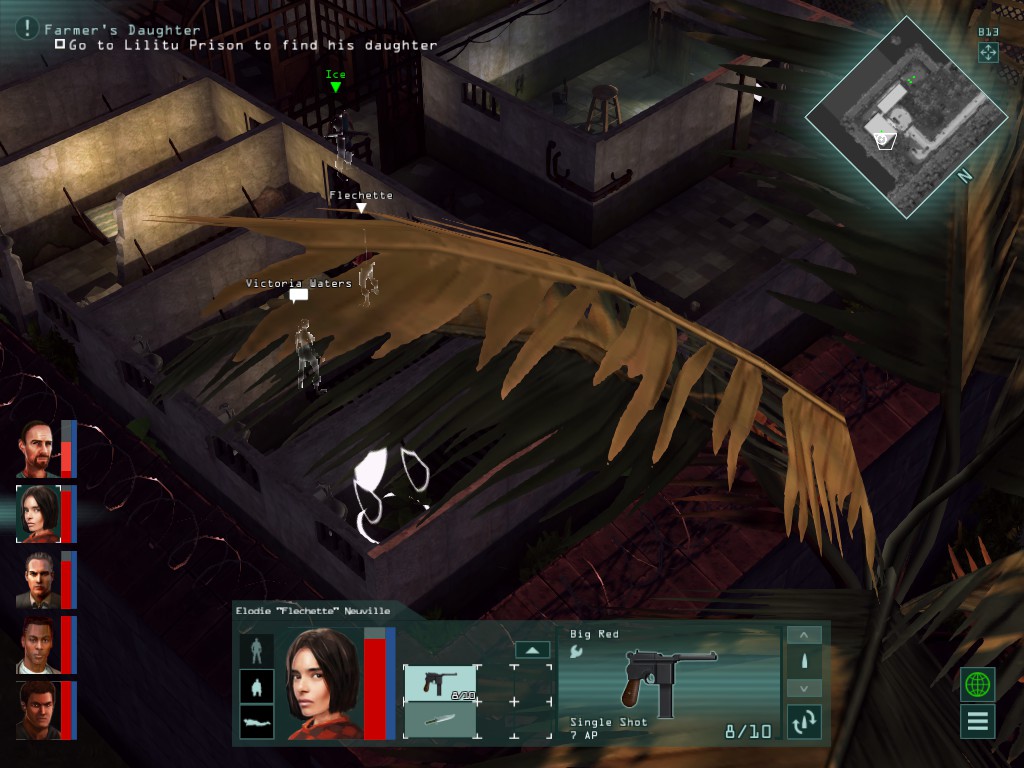Viewport: 1024px width, 768px height.
Task: Cycle fire mode up with the top chevron
Action: (x=804, y=636)
